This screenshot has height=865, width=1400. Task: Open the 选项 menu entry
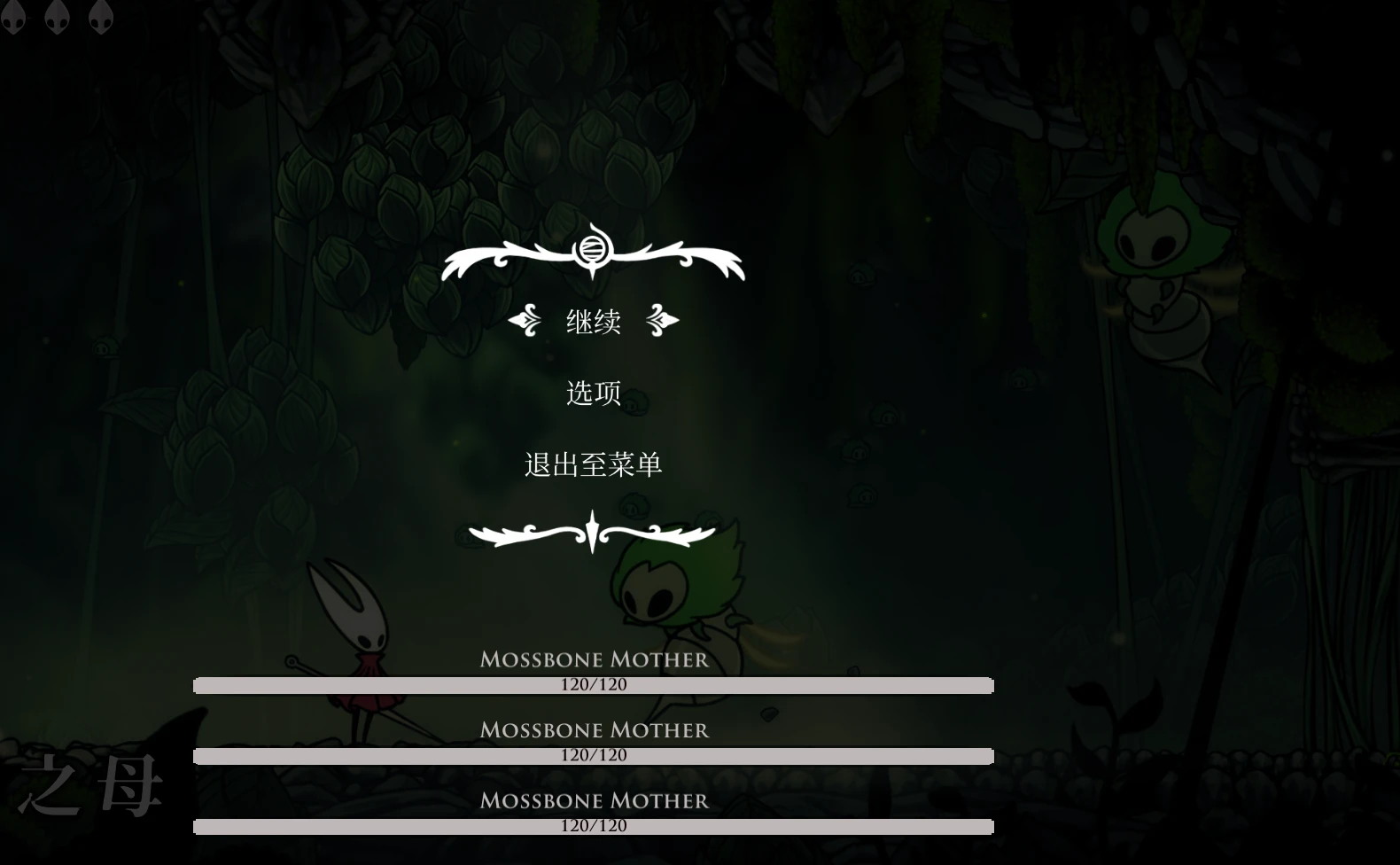(x=593, y=393)
